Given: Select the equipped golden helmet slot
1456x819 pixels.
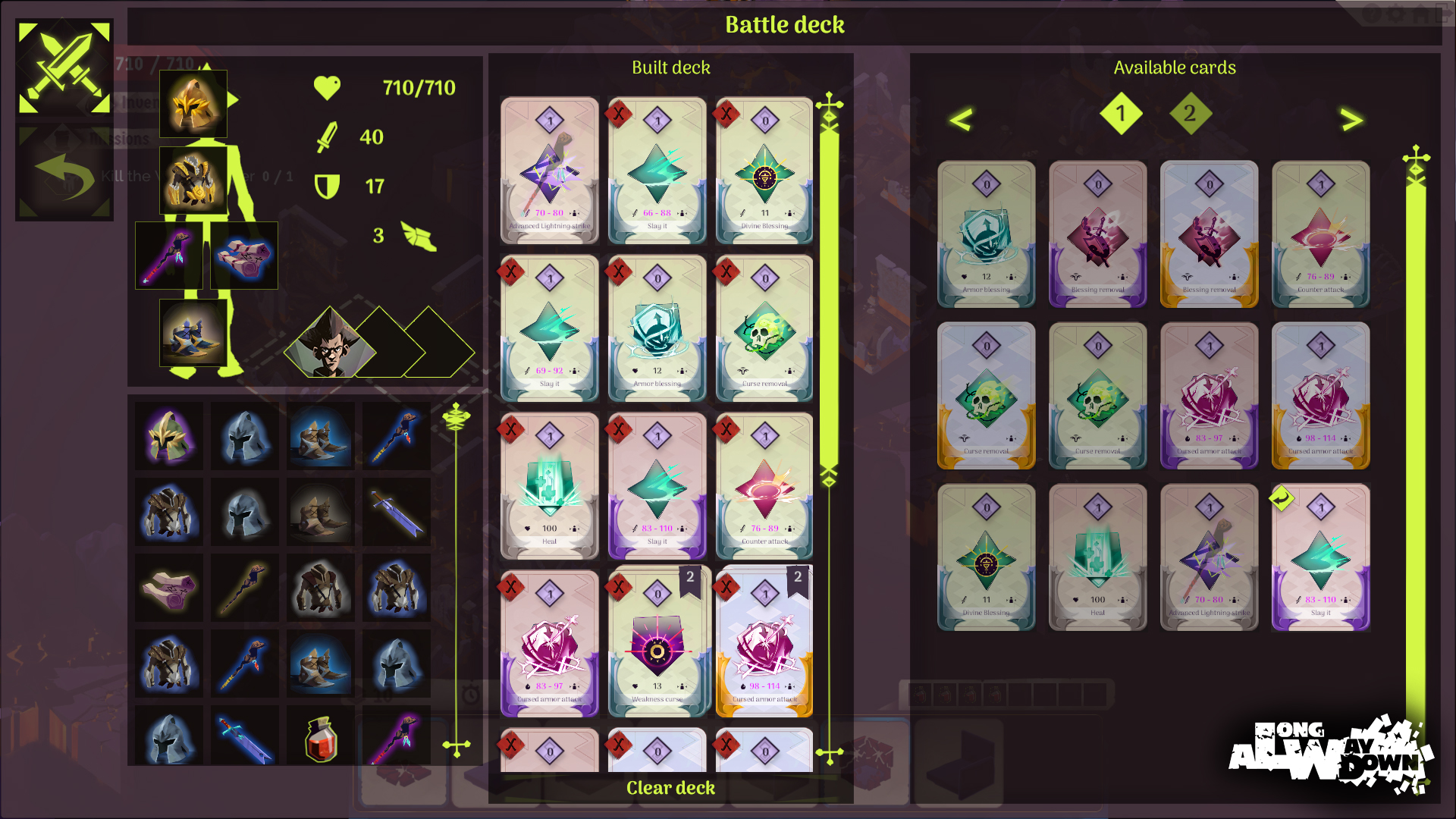Looking at the screenshot, I should pos(193,104).
